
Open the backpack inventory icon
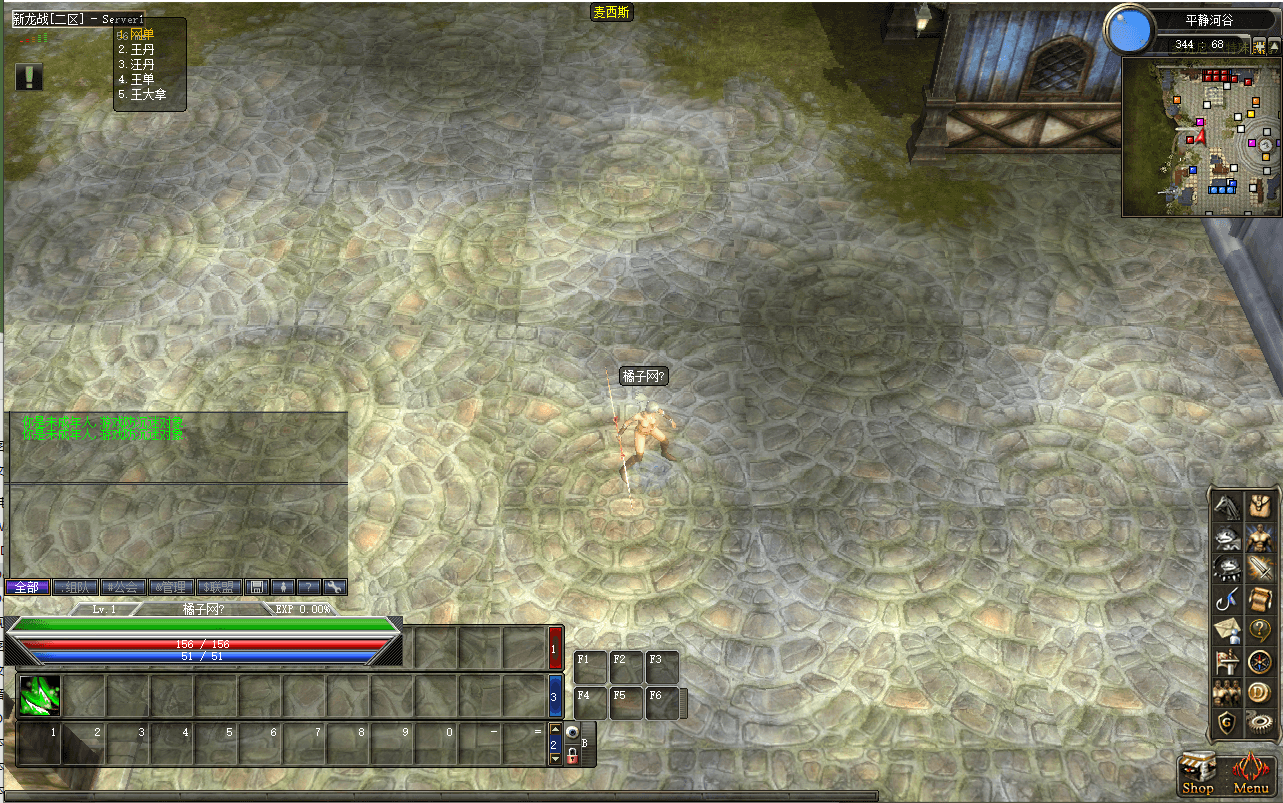click(1260, 508)
